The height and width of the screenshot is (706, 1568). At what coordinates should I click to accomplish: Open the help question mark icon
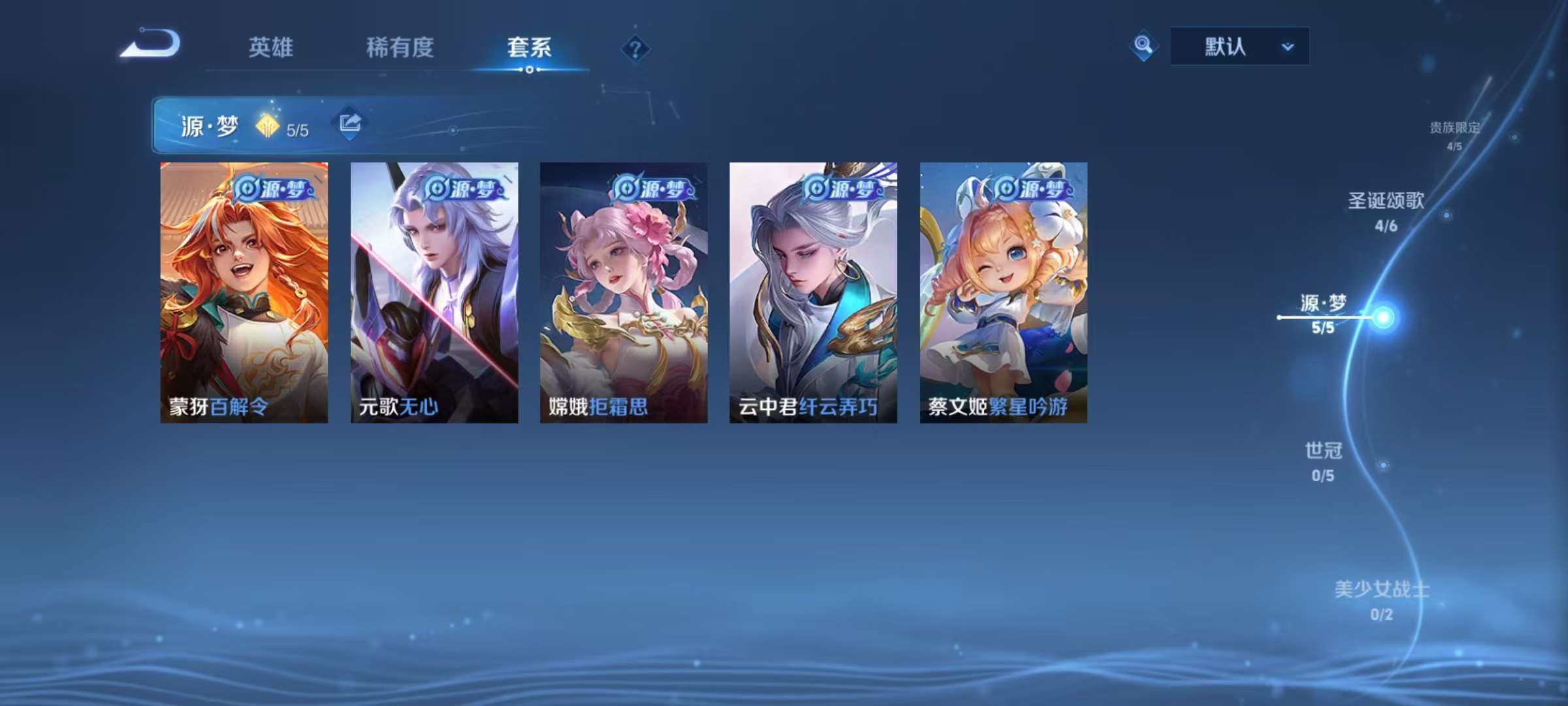pos(636,48)
